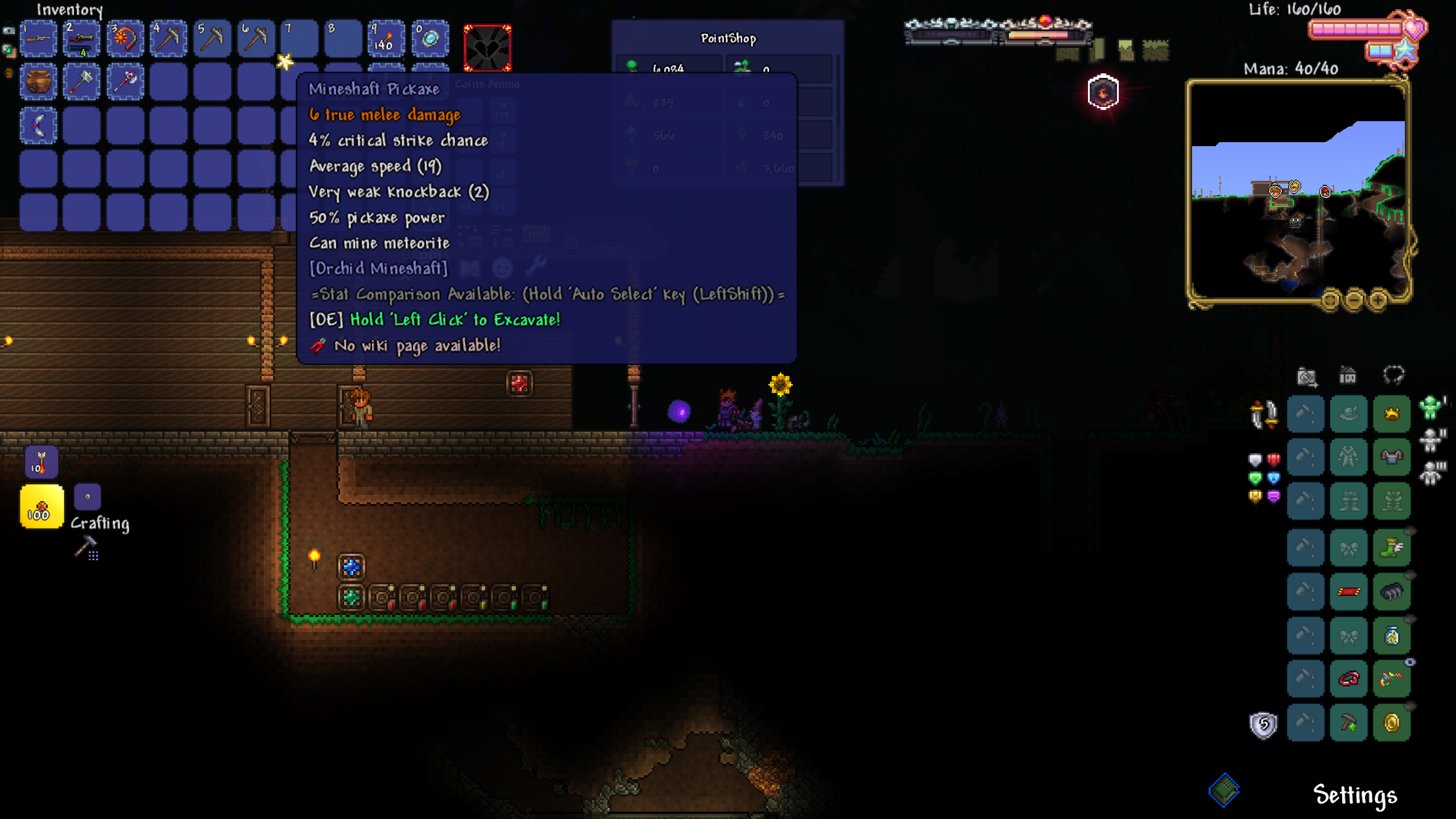This screenshot has width=1456, height=819.
Task: Click the red-framed dark heart slot
Action: pos(487,48)
